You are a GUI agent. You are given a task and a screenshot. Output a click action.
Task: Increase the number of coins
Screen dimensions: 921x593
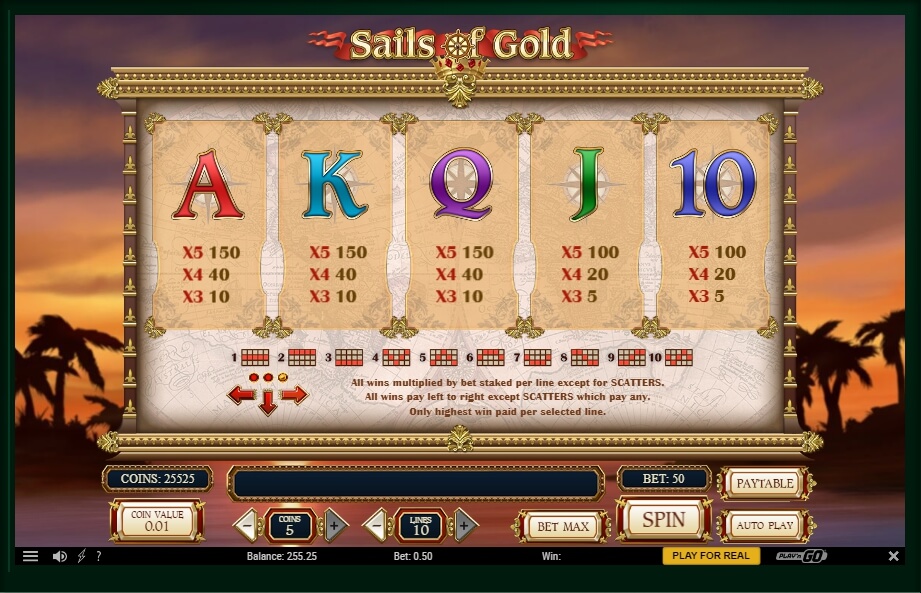click(x=335, y=525)
